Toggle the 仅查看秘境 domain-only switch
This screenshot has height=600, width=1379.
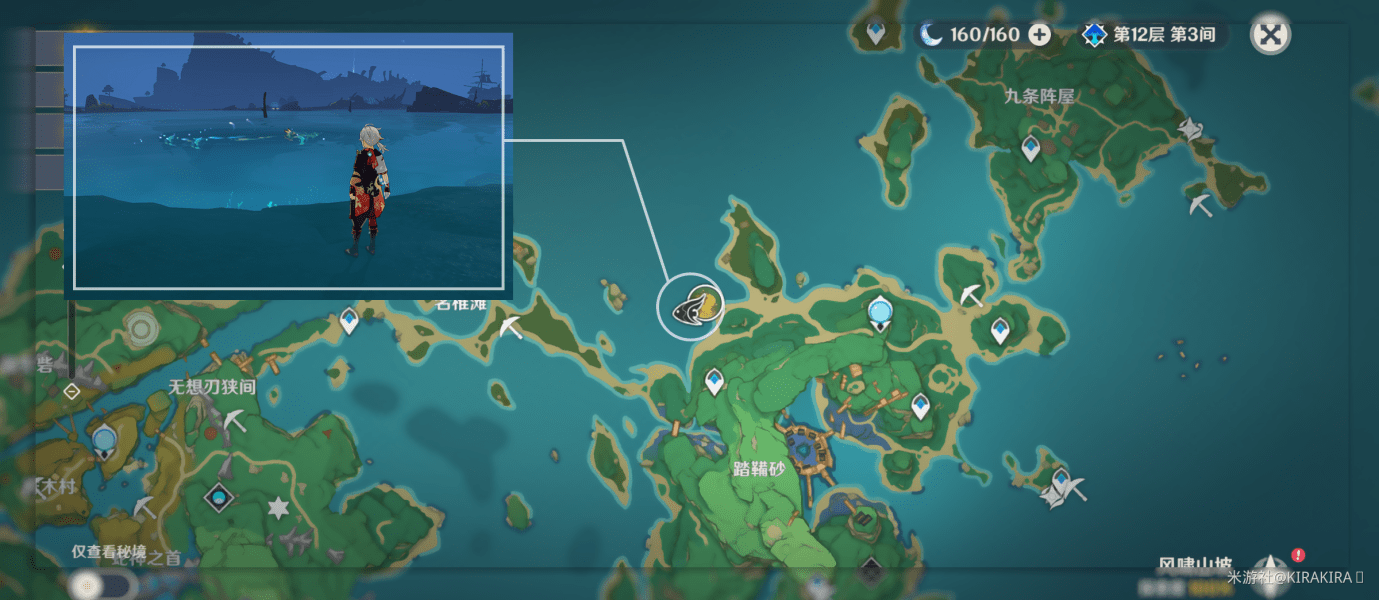(100, 583)
